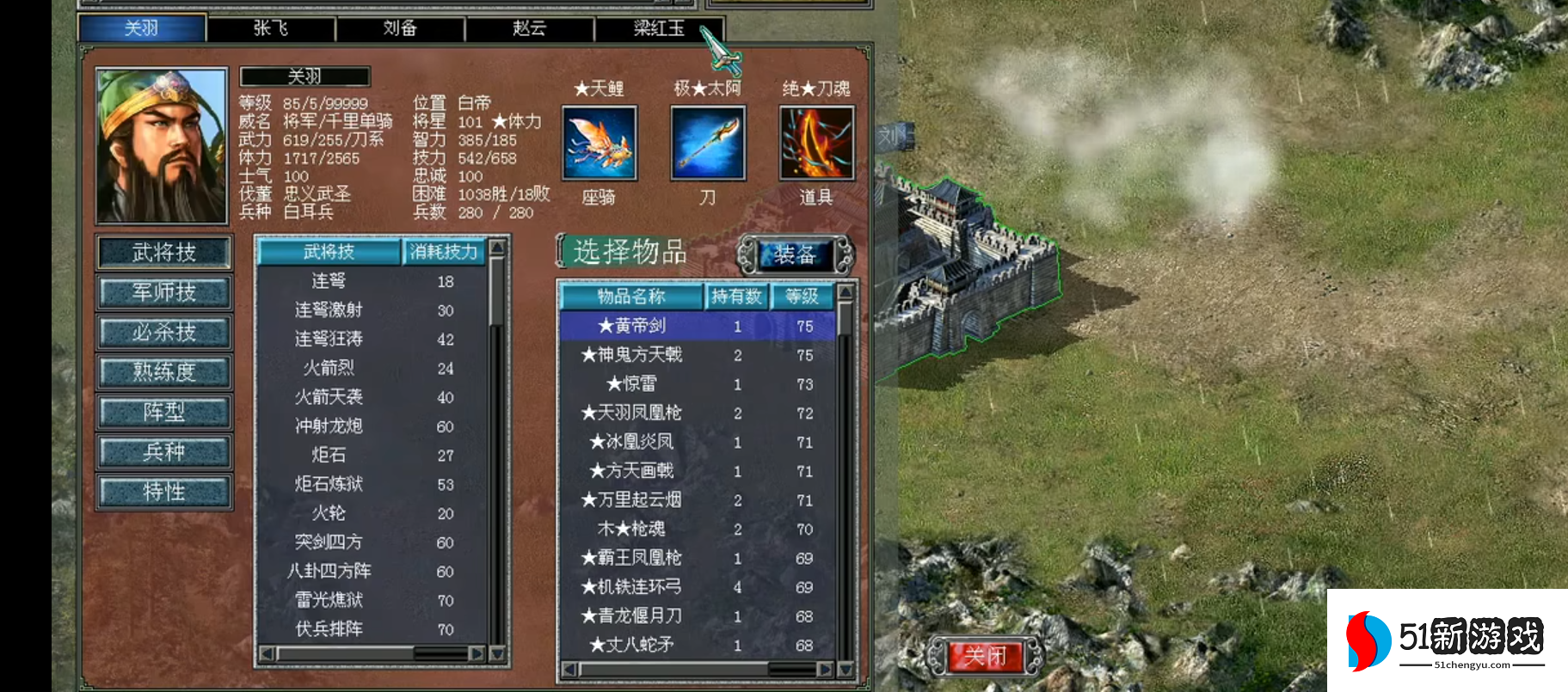The width and height of the screenshot is (1568, 692).
Task: Click Guan Yu's portrait image
Action: [161, 144]
